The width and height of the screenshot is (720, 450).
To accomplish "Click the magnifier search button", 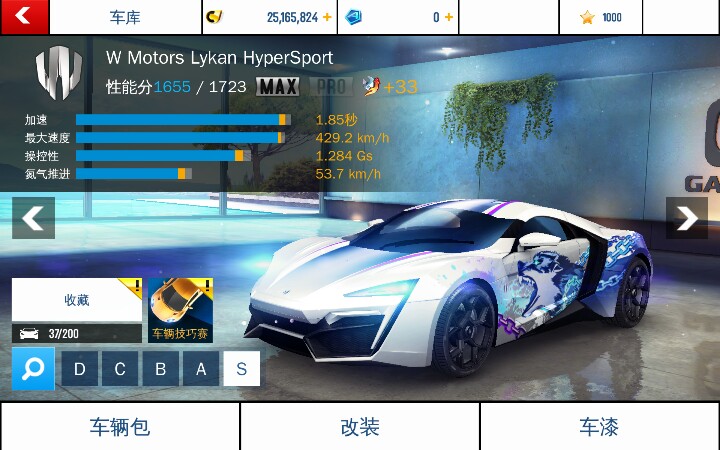I will tap(33, 370).
